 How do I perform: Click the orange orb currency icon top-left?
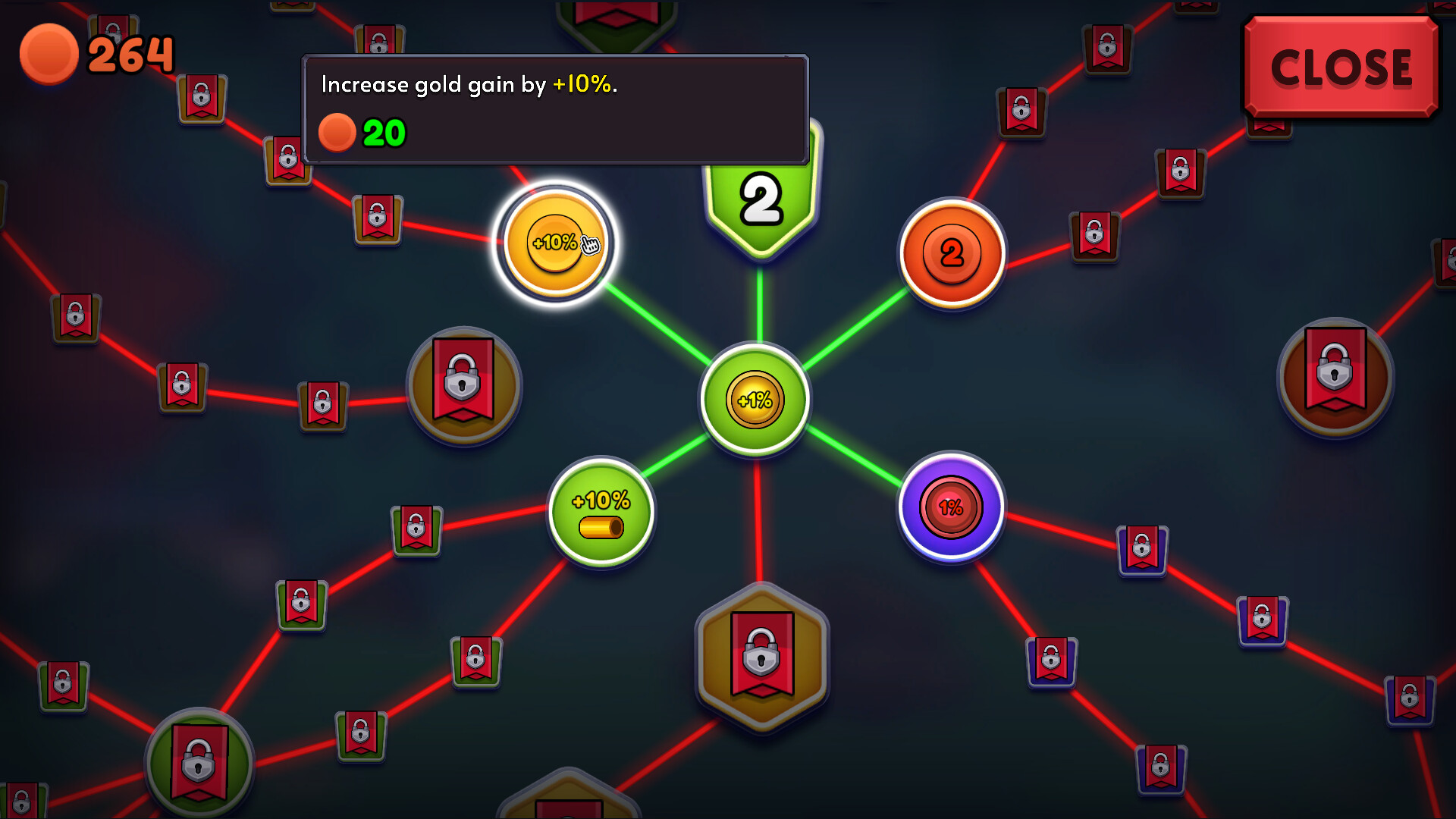pyautogui.click(x=49, y=53)
